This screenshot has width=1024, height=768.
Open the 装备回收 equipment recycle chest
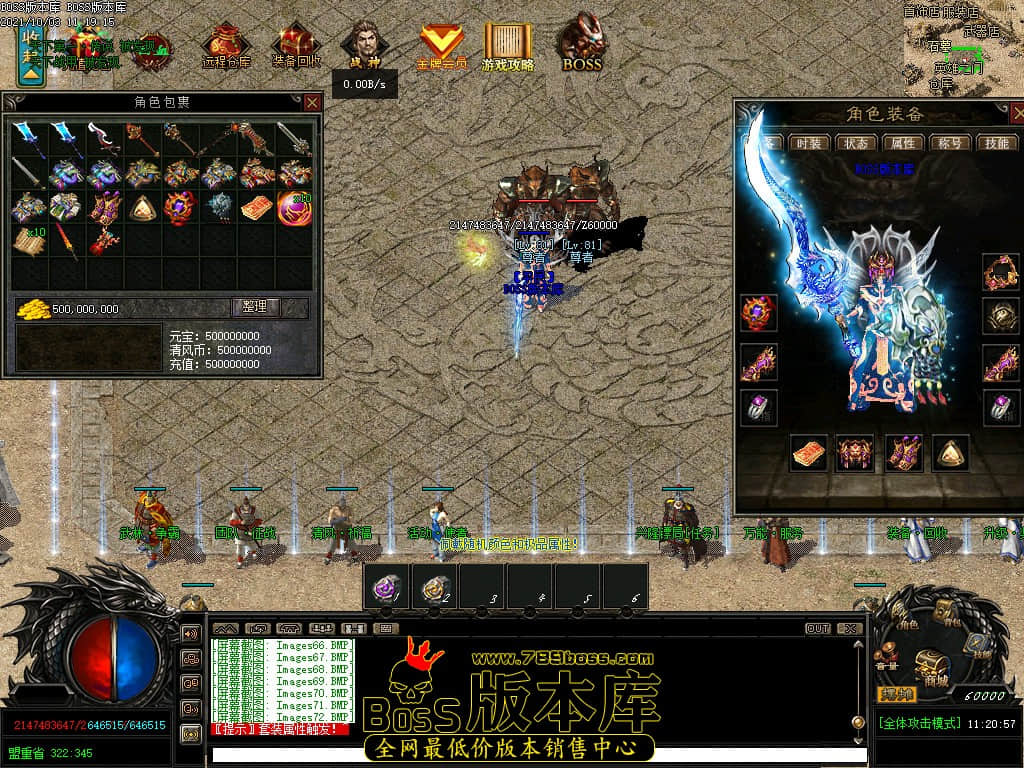pos(296,46)
